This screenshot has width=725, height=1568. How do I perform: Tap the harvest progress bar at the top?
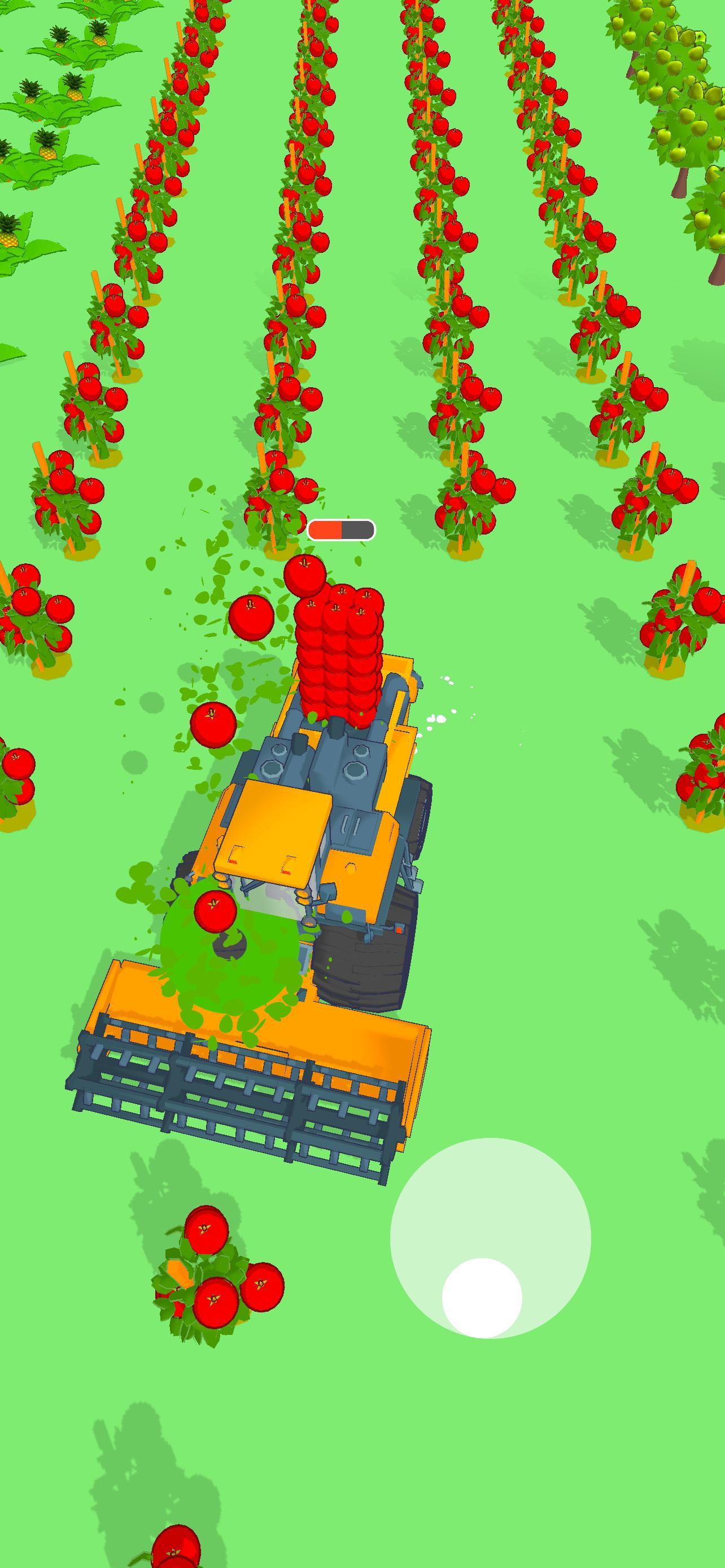(x=341, y=529)
